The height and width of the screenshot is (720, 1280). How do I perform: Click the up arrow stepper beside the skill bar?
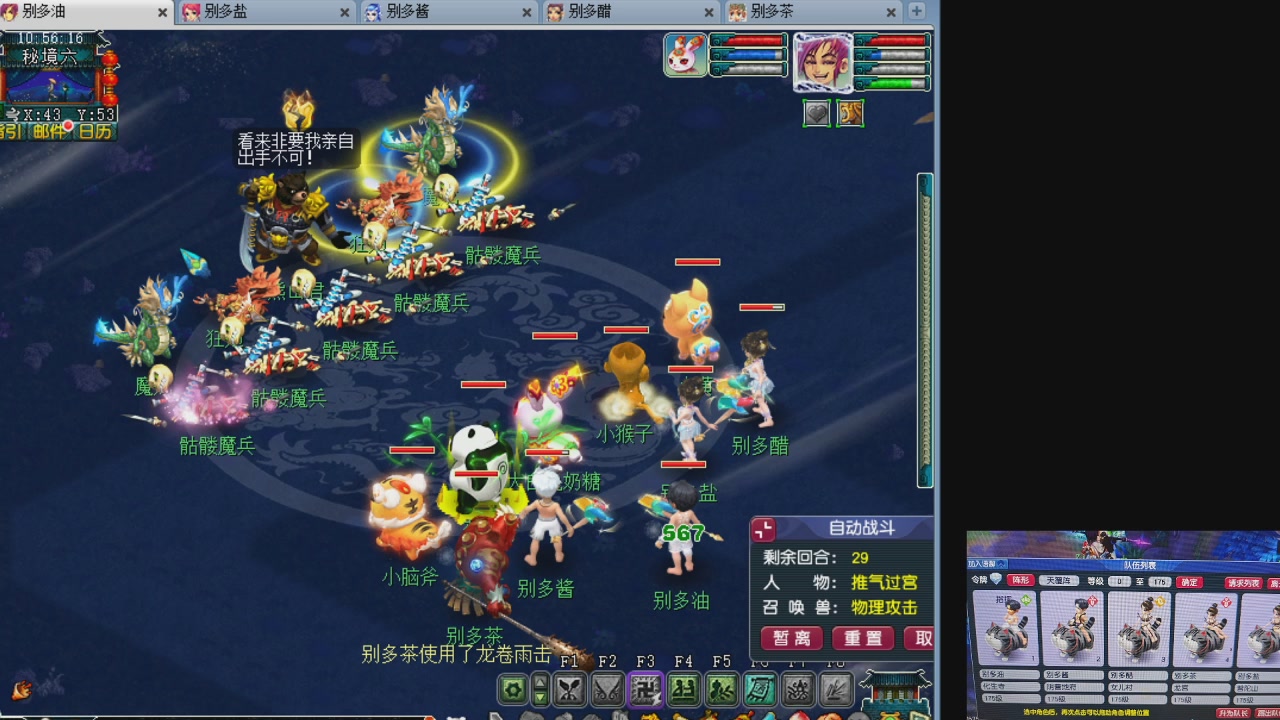(x=540, y=684)
